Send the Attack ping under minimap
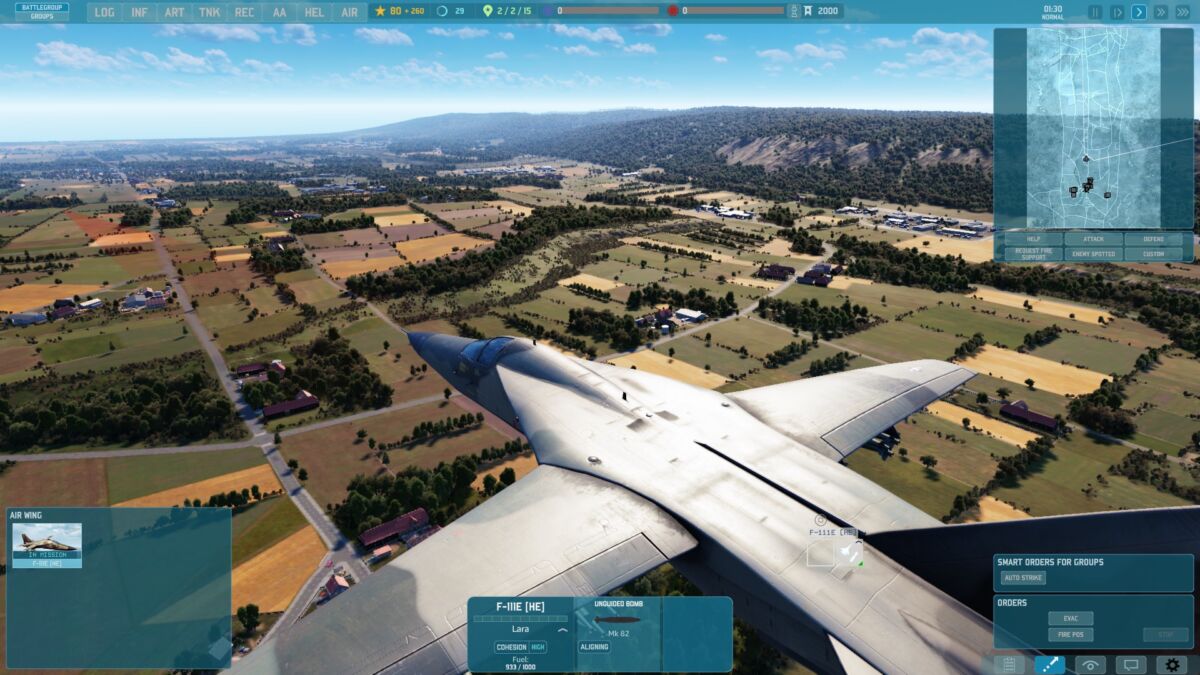 click(x=1094, y=240)
